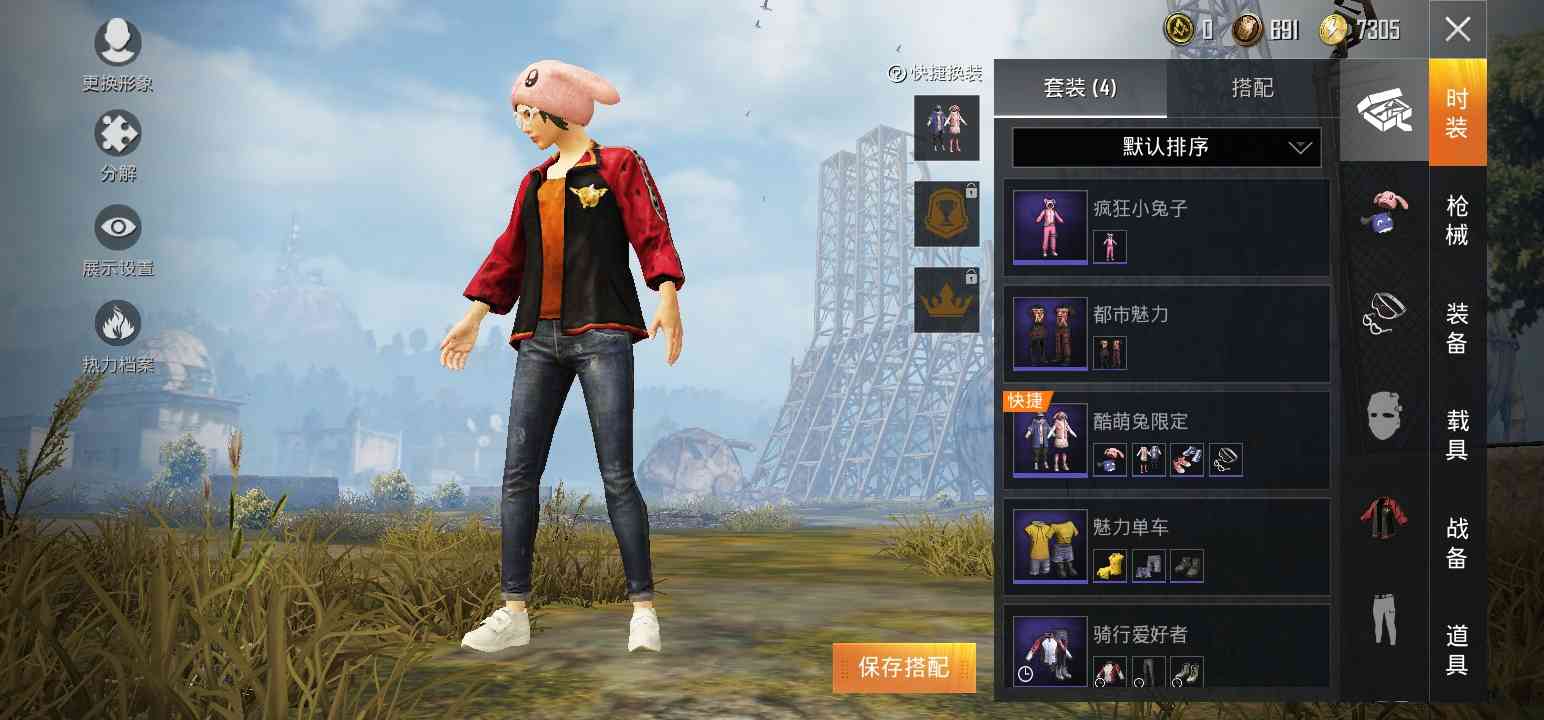Pick the 魅力单车 outfit set

click(1166, 546)
